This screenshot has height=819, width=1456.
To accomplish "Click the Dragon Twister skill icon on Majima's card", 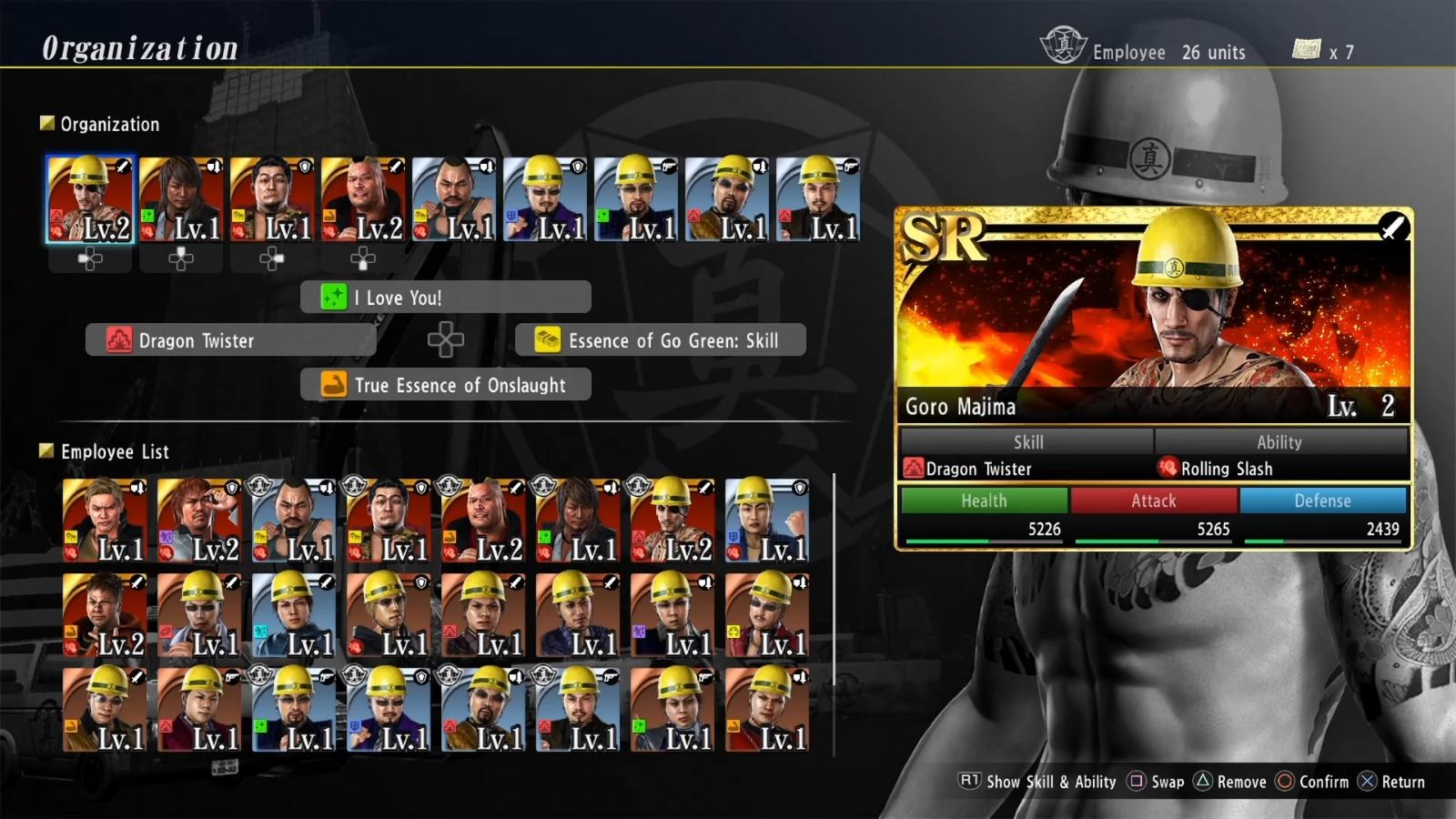I will [x=913, y=469].
